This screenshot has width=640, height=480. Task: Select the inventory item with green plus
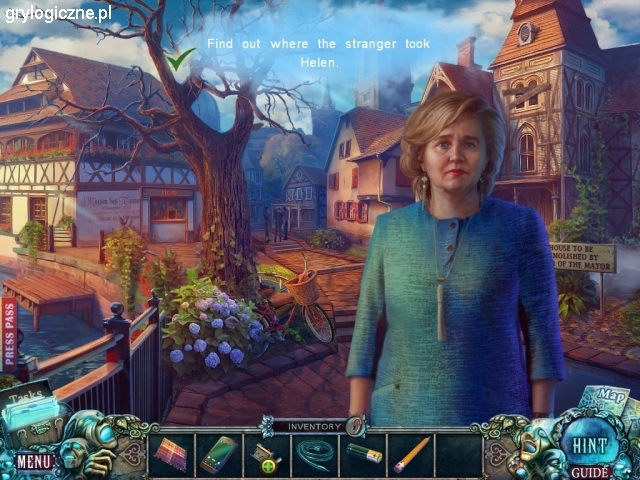266,456
